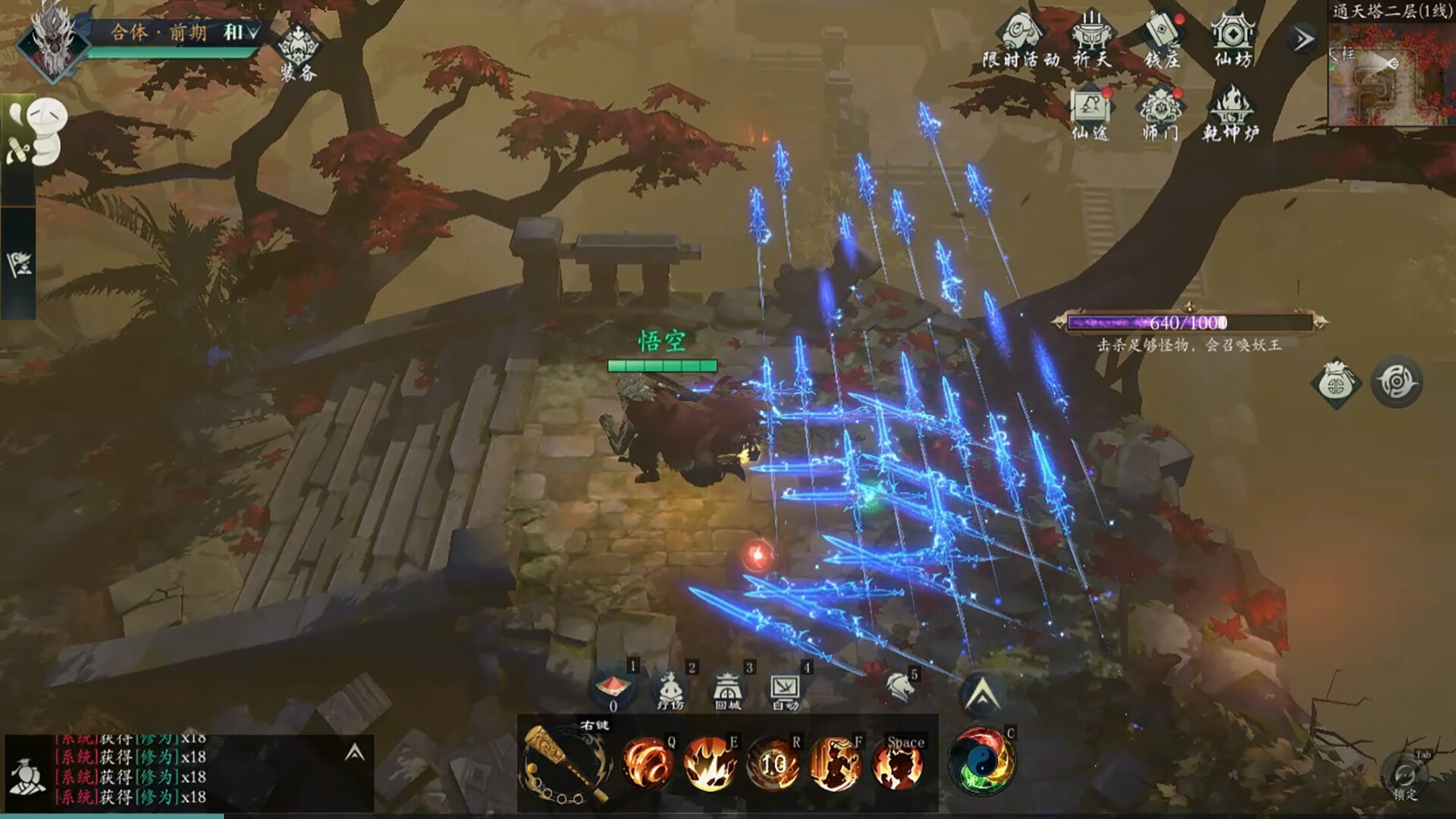Open the 装备 equipment panel
The image size is (1456, 819).
pos(297,48)
